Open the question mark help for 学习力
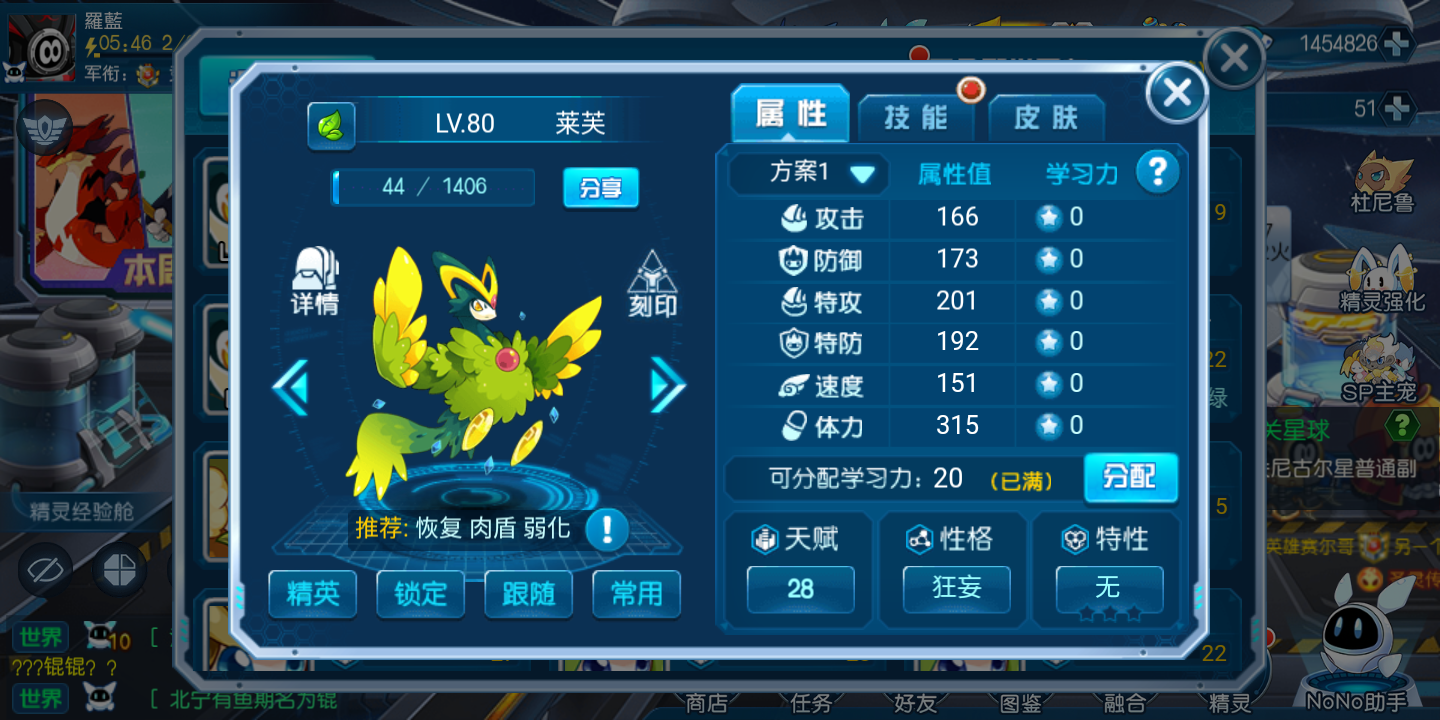Viewport: 1440px width, 720px height. click(x=1157, y=173)
